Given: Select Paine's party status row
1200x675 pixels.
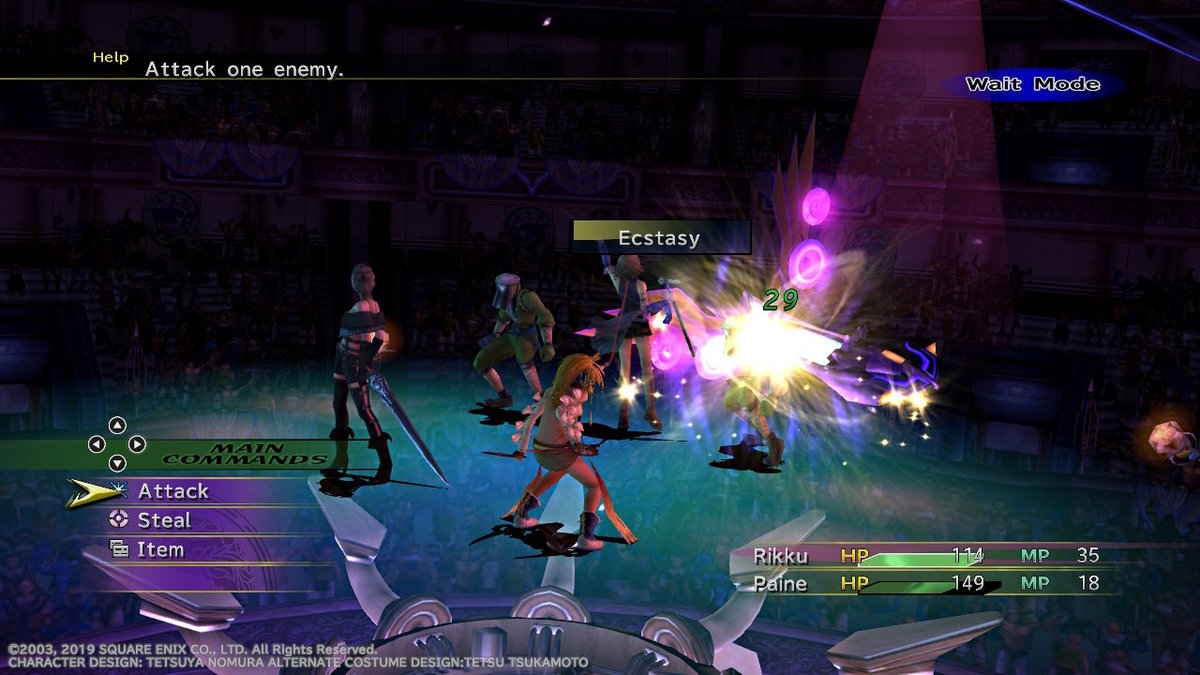Looking at the screenshot, I should 920,583.
